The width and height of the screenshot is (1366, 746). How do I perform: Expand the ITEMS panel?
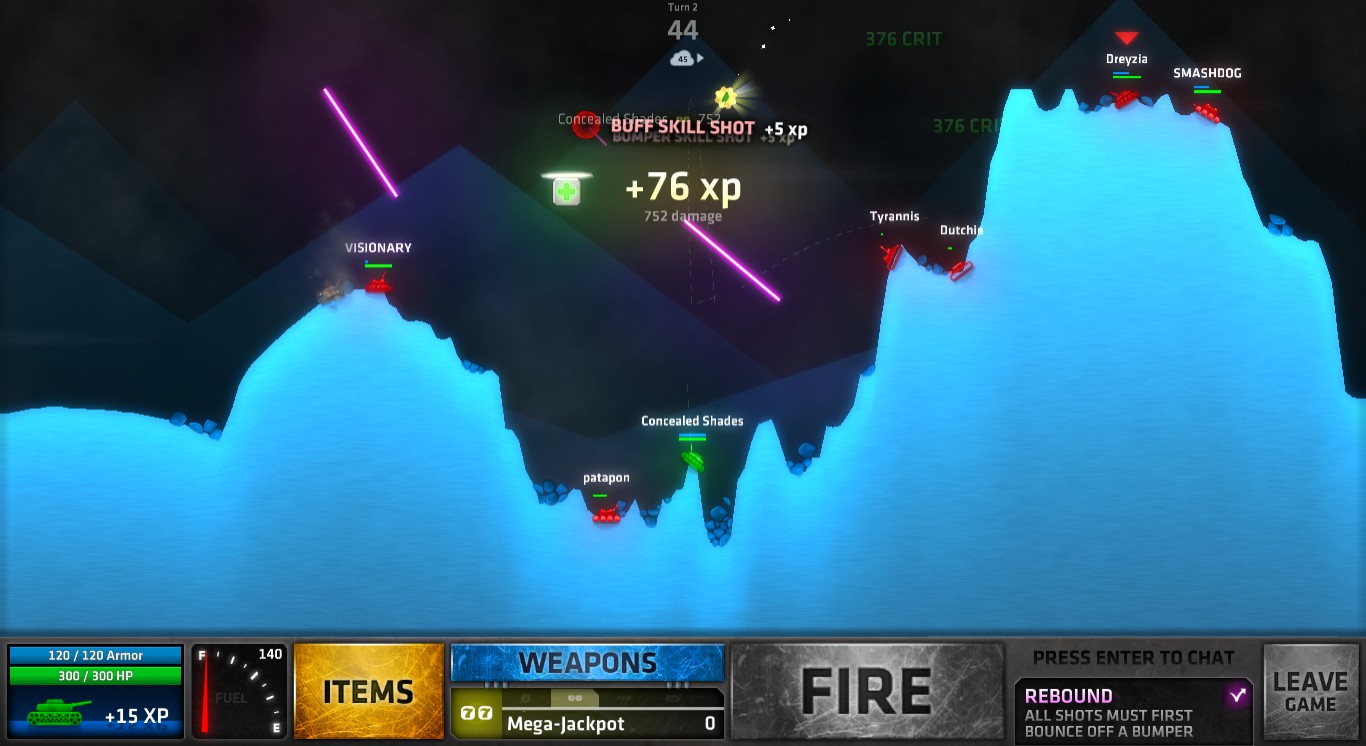pos(368,690)
